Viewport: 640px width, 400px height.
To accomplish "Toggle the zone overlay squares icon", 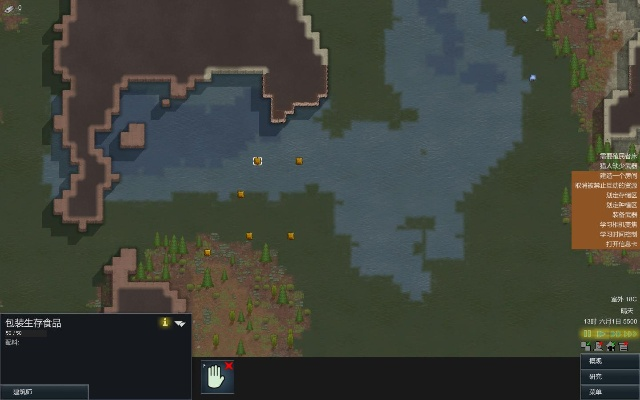I will click(586, 346).
